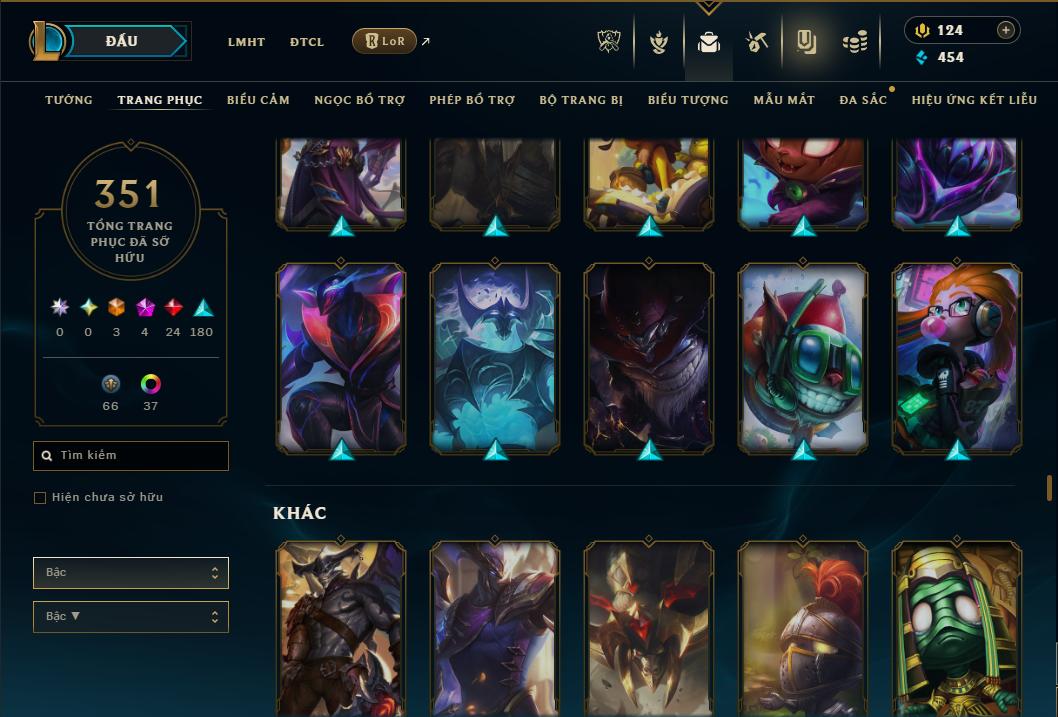Open the LMHT home link
1058x717 pixels.
(x=246, y=42)
